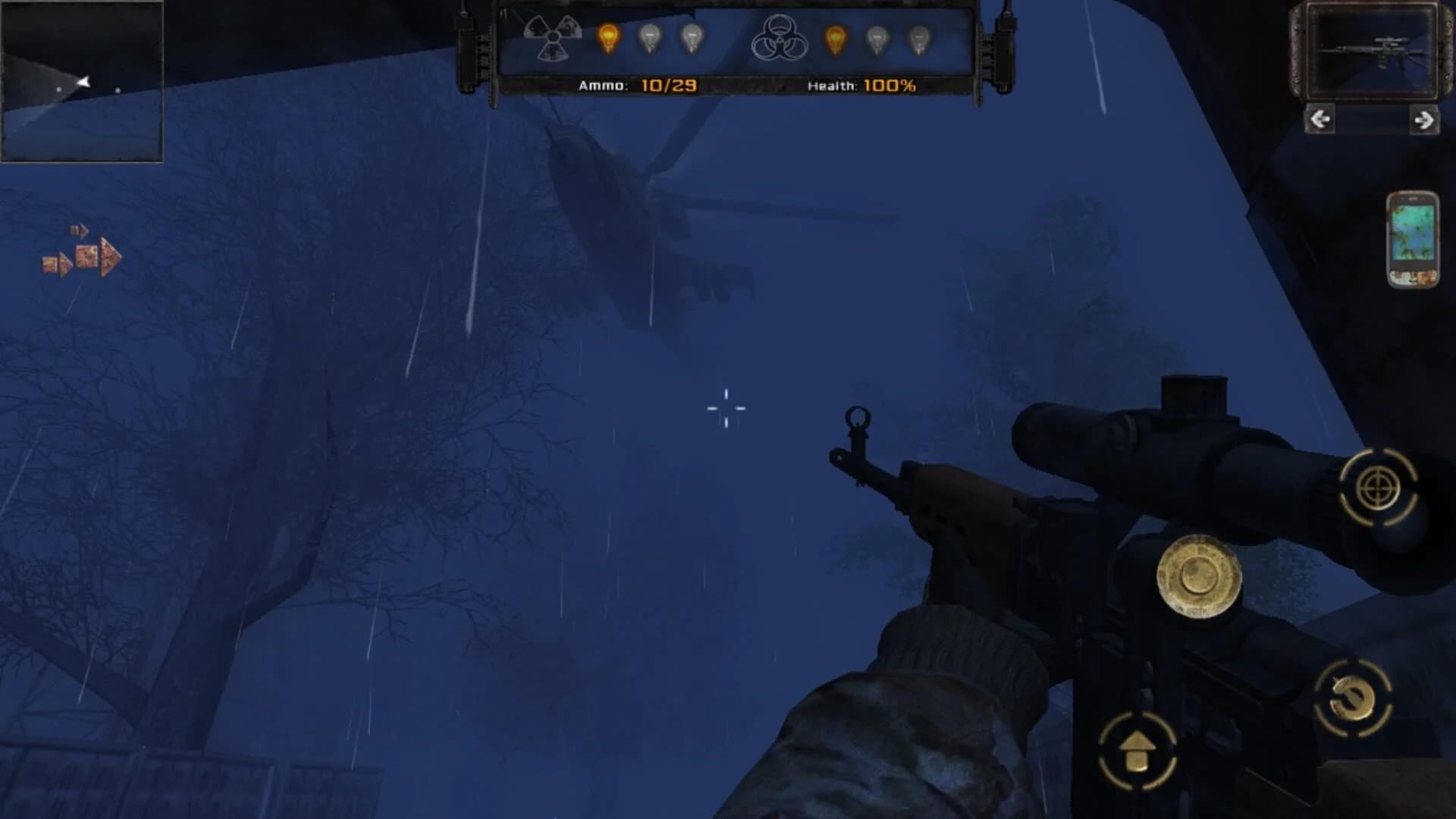Toggle the lit orange radiation bulb
This screenshot has width=1456, height=819.
[x=607, y=36]
